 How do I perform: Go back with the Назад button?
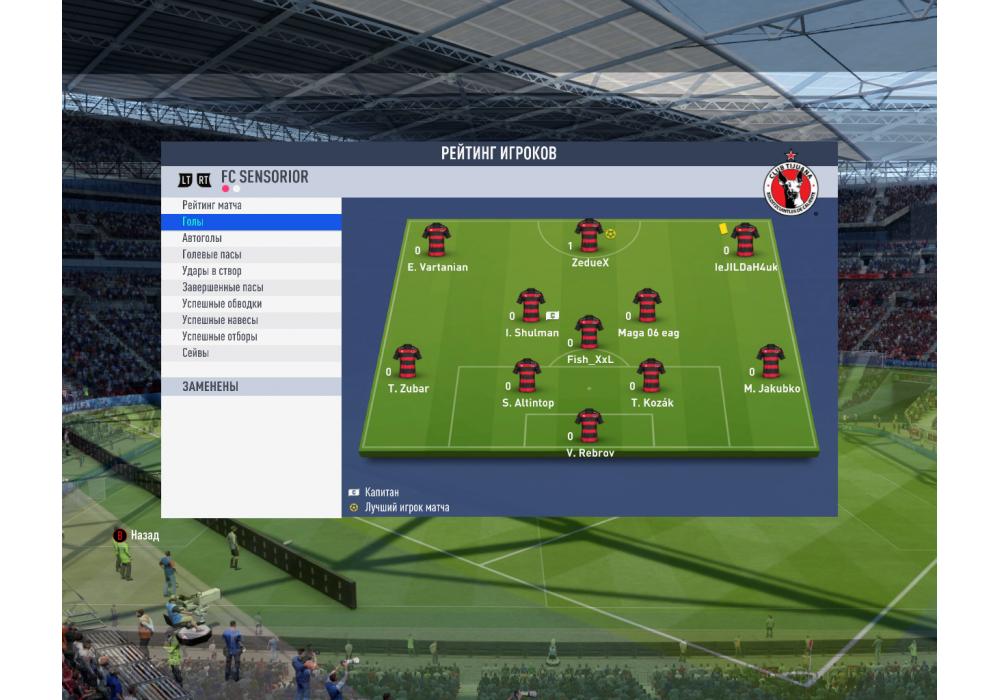click(136, 536)
